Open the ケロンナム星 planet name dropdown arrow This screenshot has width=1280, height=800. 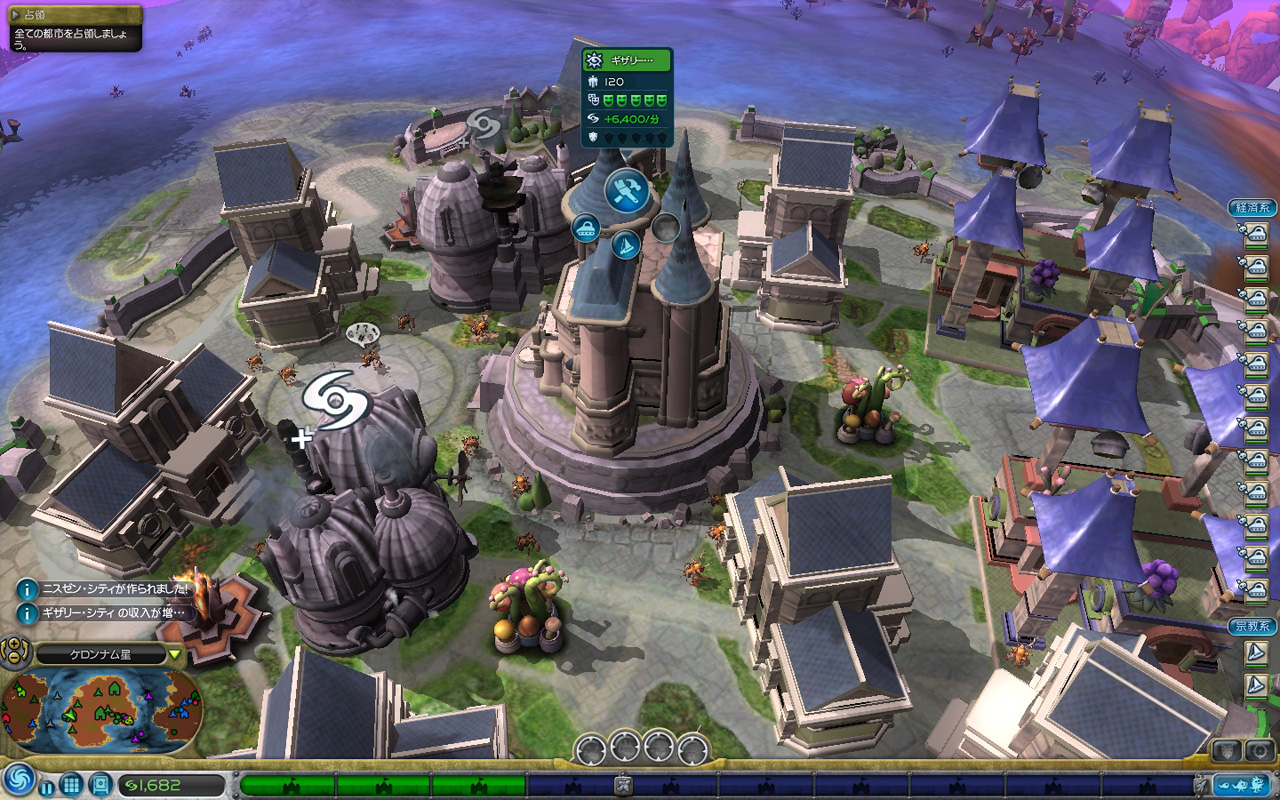(176, 656)
